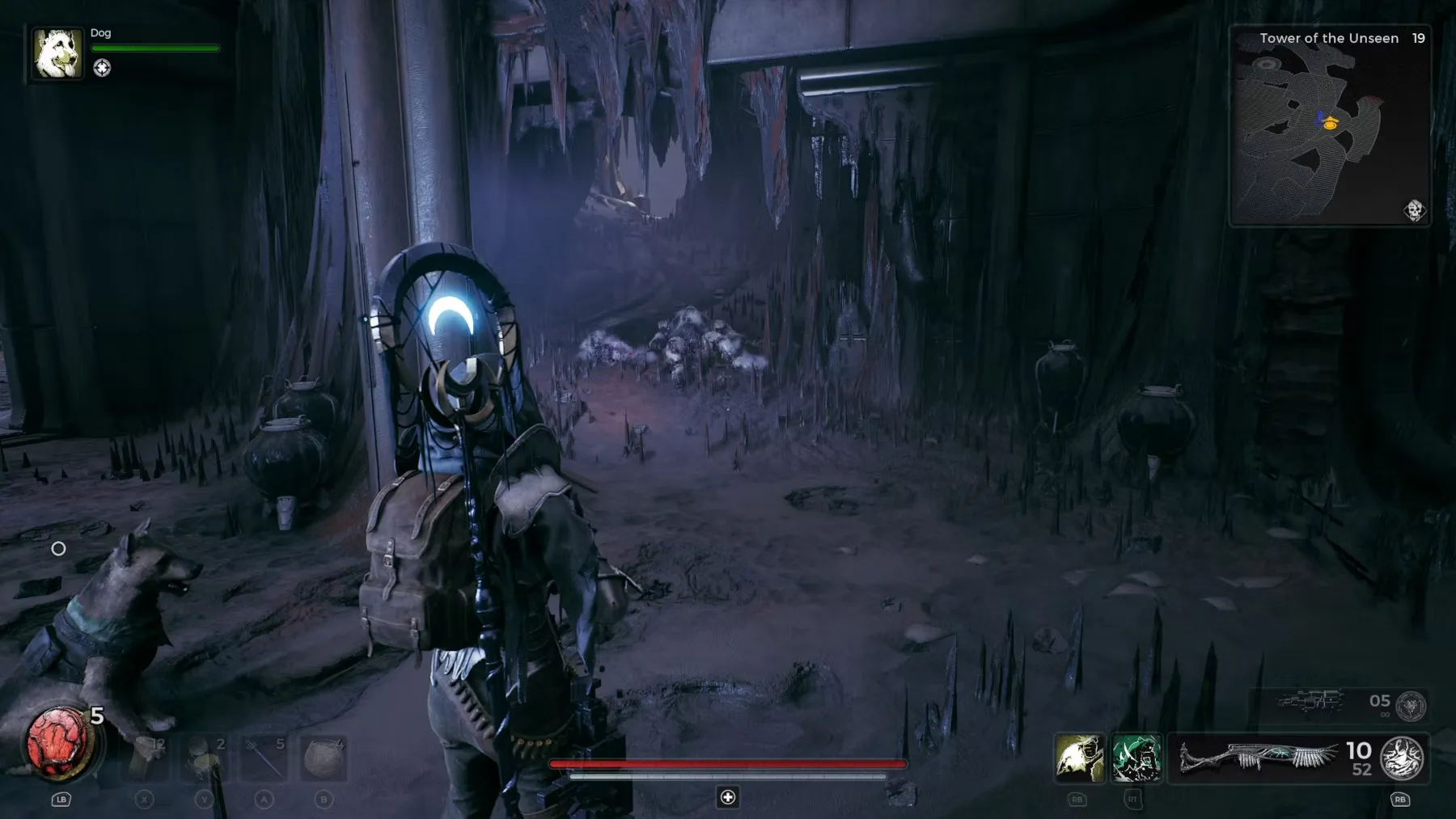Select the quick slot holding 2 items
The width and height of the screenshot is (1456, 819).
pos(205,758)
